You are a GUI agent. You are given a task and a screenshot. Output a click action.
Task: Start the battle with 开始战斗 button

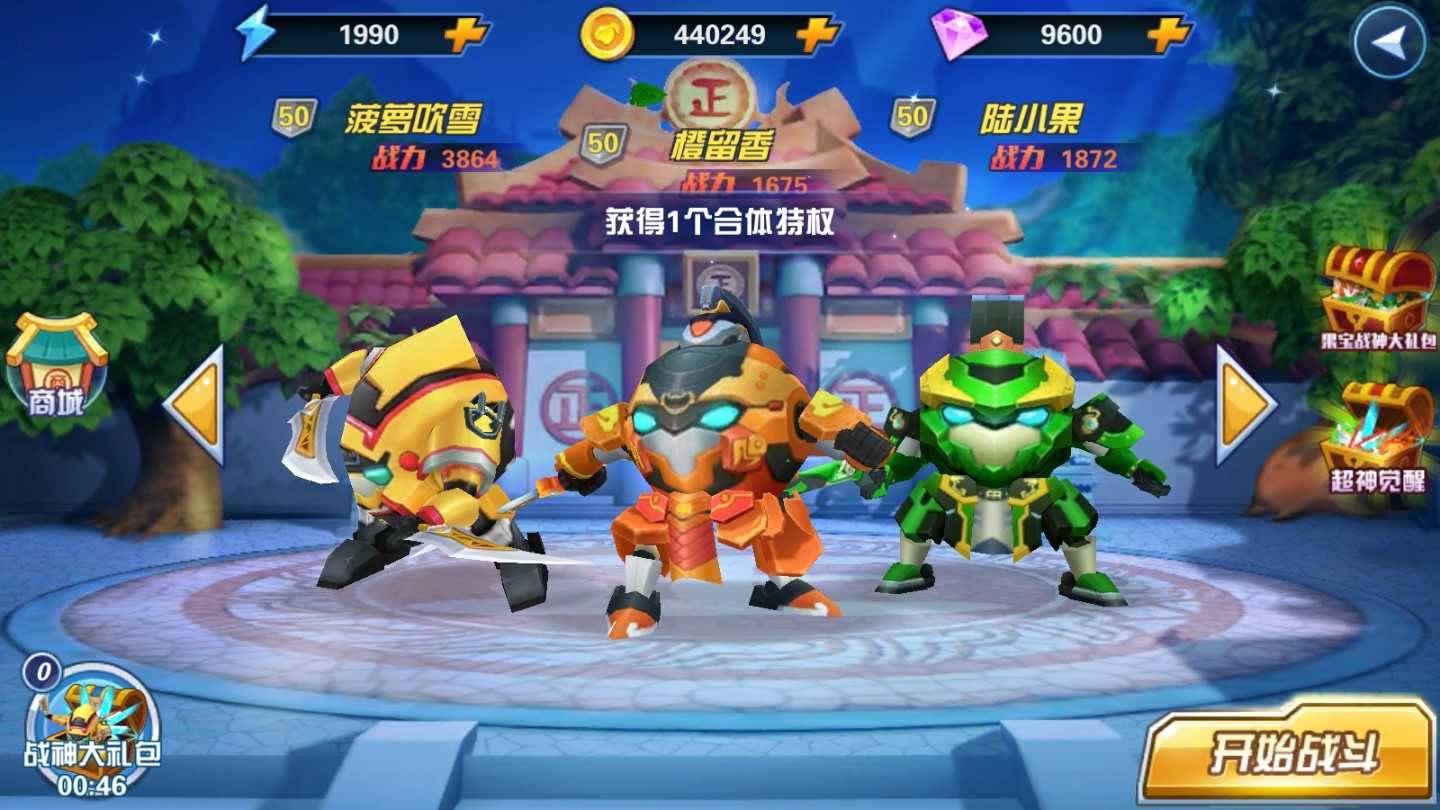tap(1288, 752)
